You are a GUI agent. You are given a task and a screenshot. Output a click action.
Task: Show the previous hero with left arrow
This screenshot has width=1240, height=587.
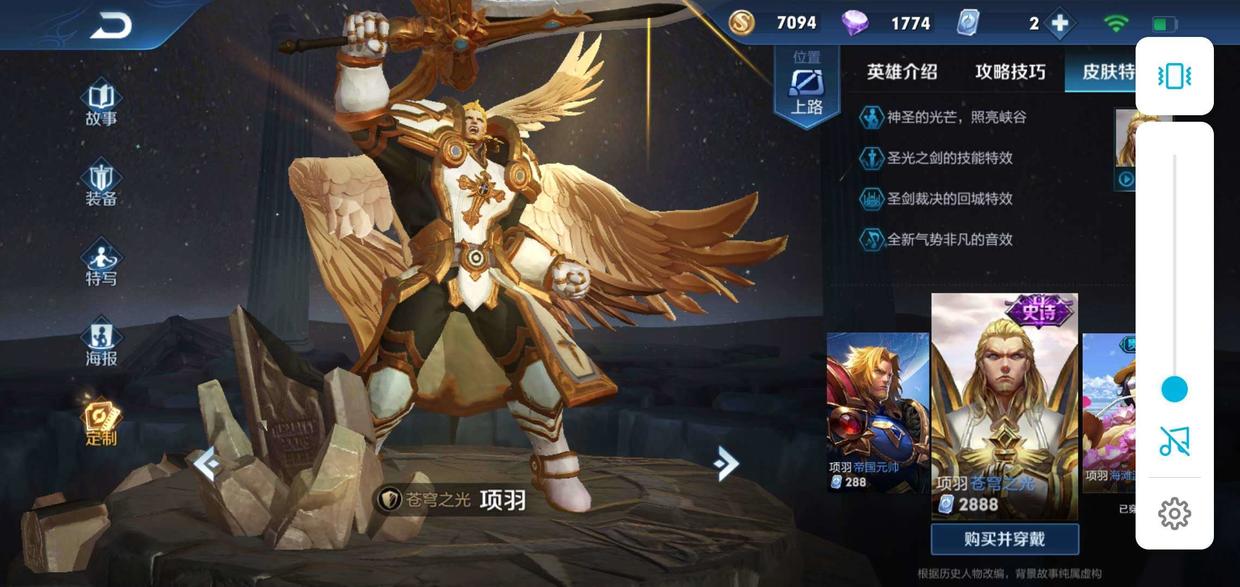point(206,464)
